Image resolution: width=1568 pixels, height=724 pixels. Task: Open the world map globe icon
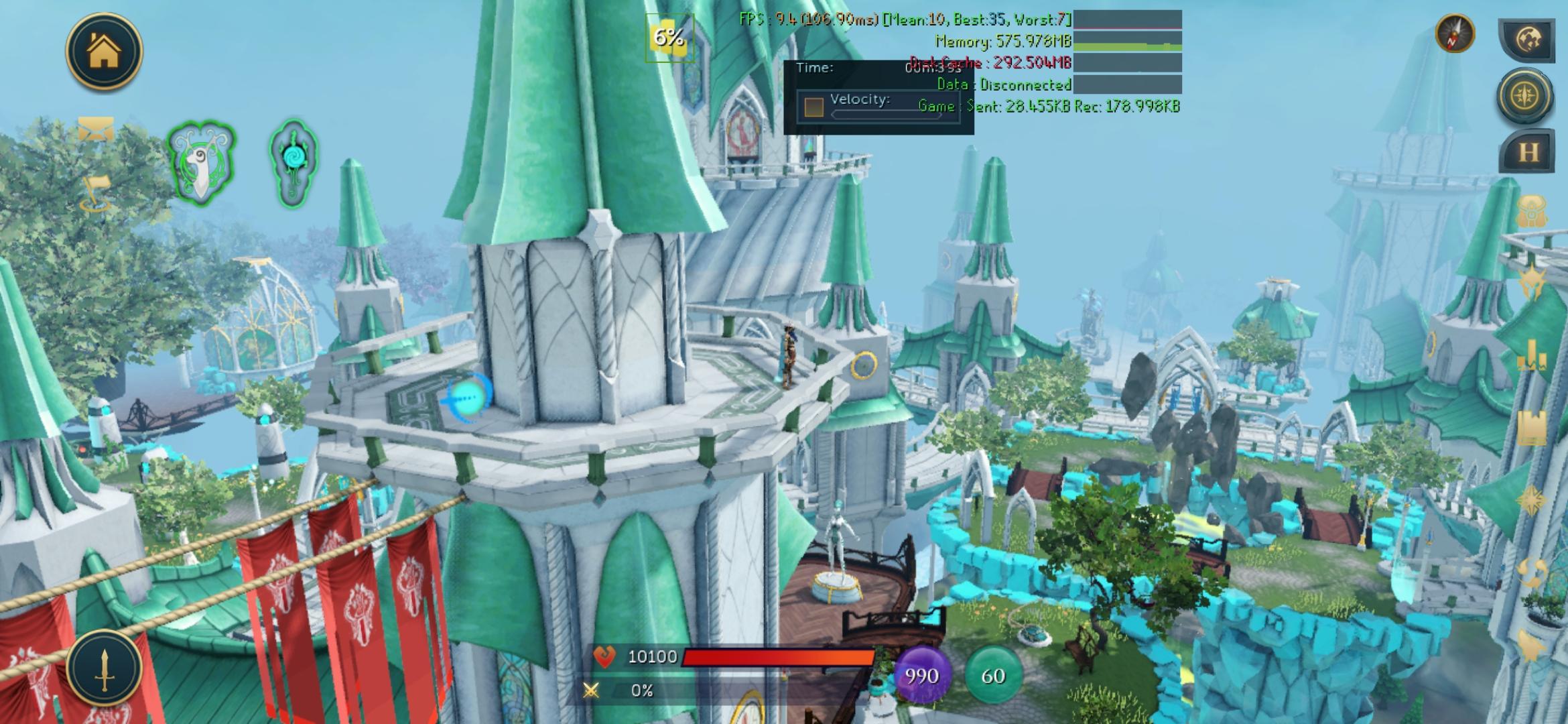click(1528, 39)
